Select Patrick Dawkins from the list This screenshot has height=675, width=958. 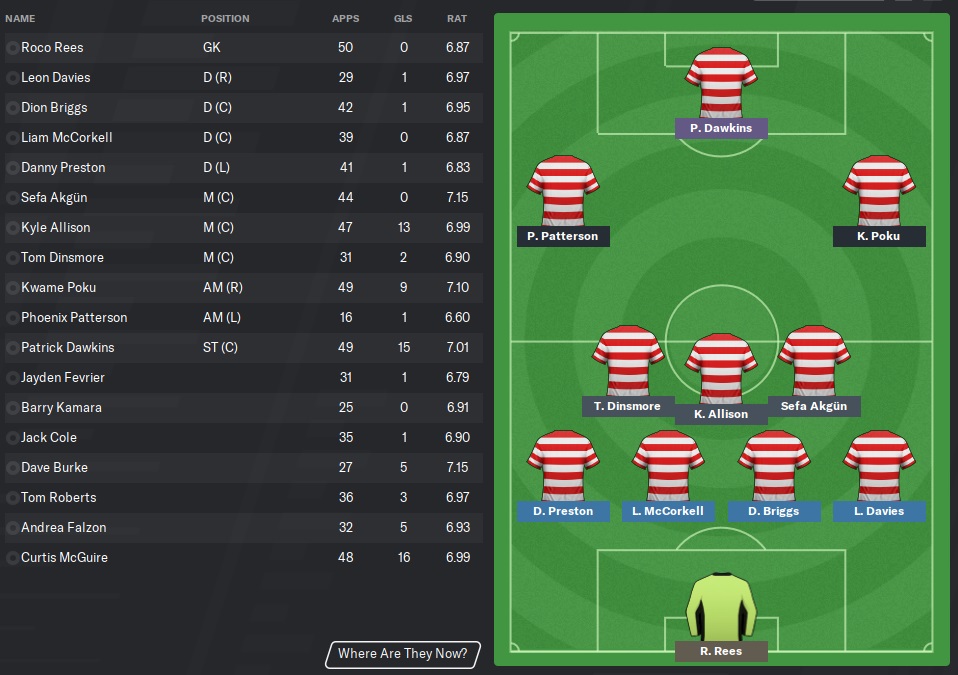(67, 348)
